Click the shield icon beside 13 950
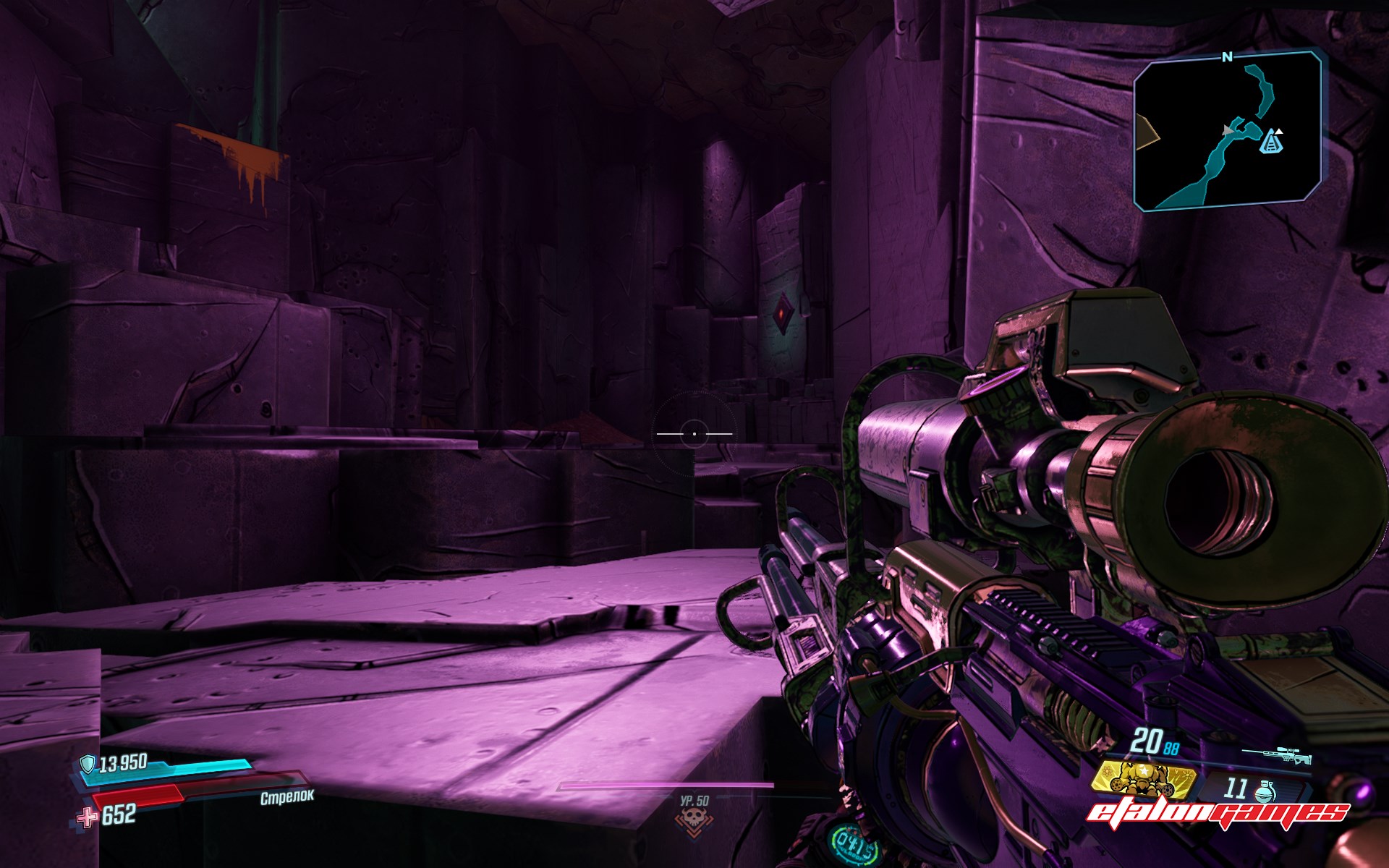 point(88,764)
